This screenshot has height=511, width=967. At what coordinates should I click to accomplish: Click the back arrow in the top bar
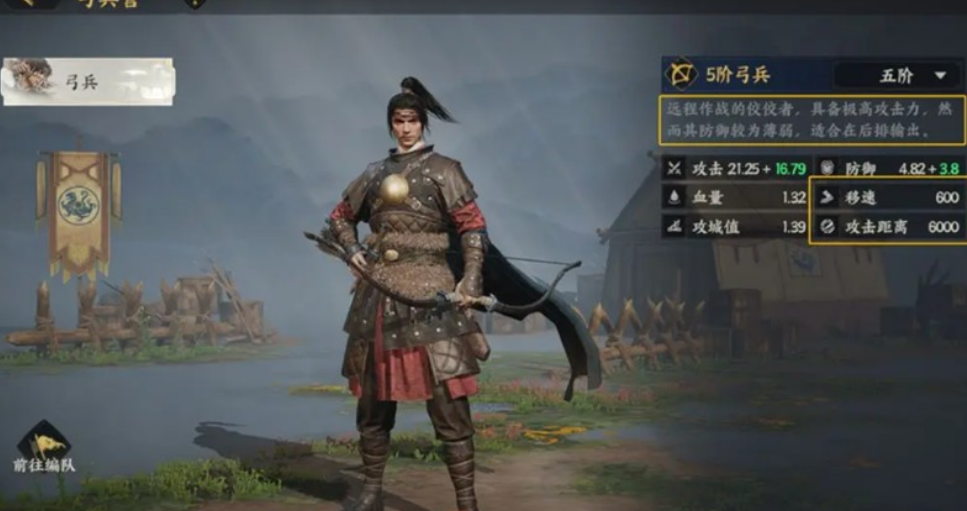27,3
